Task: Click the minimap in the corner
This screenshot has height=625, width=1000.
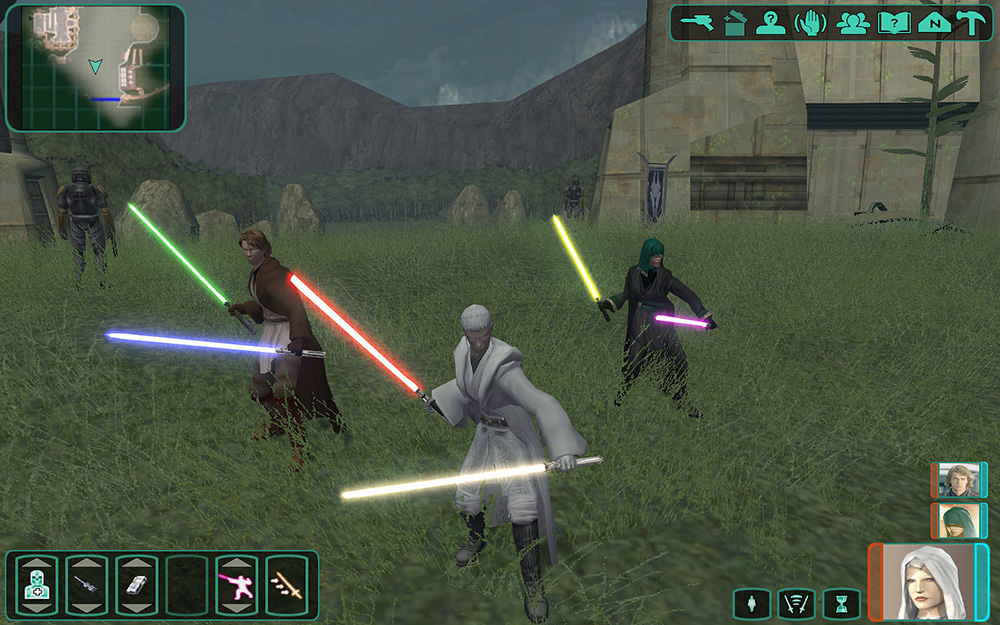Action: [96, 68]
